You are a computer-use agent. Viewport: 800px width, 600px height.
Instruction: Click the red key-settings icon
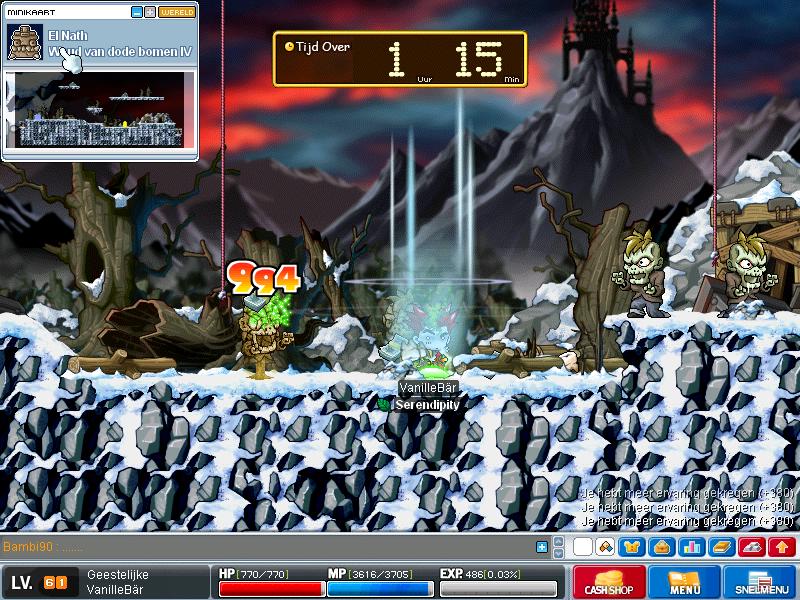coord(751,547)
